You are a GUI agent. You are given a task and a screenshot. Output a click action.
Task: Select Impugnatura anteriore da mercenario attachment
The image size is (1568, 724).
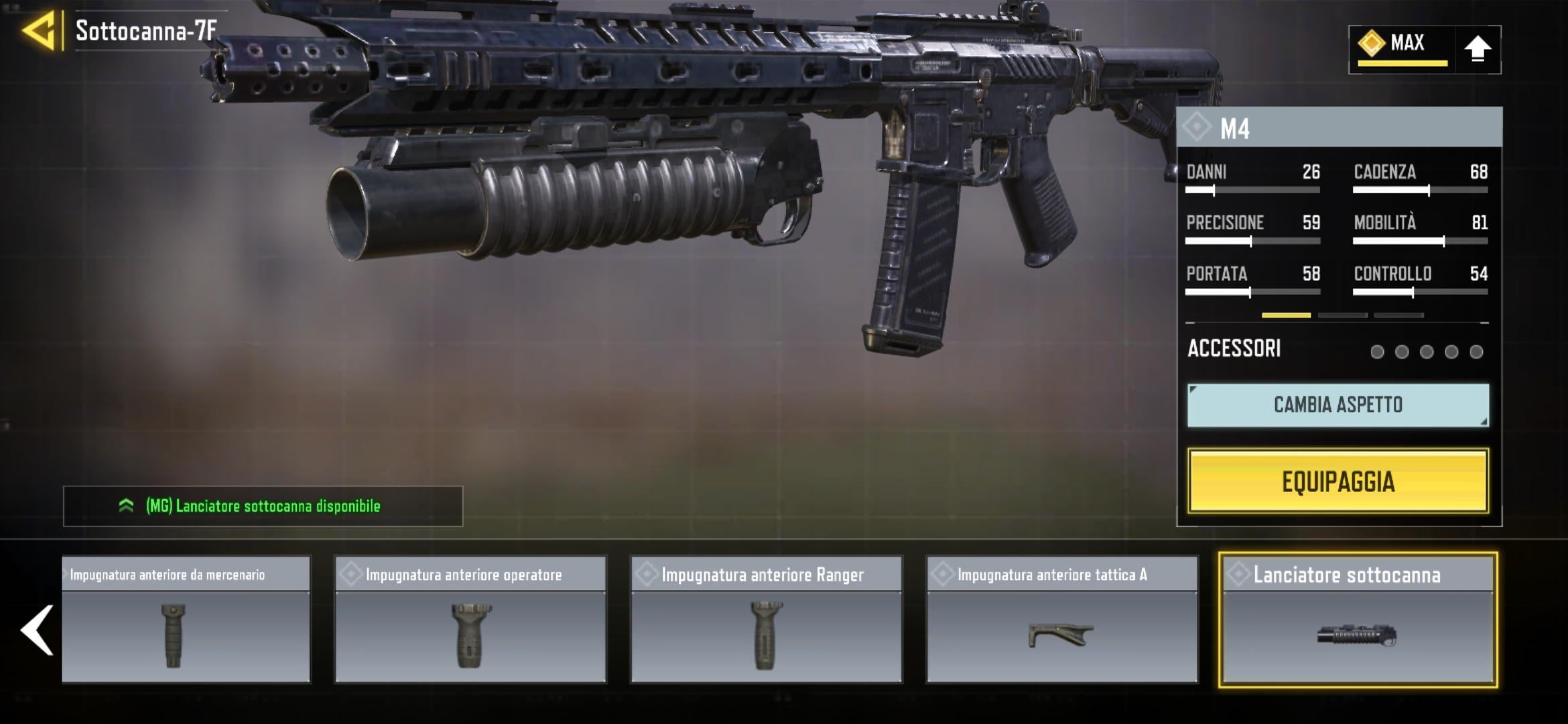(x=186, y=619)
